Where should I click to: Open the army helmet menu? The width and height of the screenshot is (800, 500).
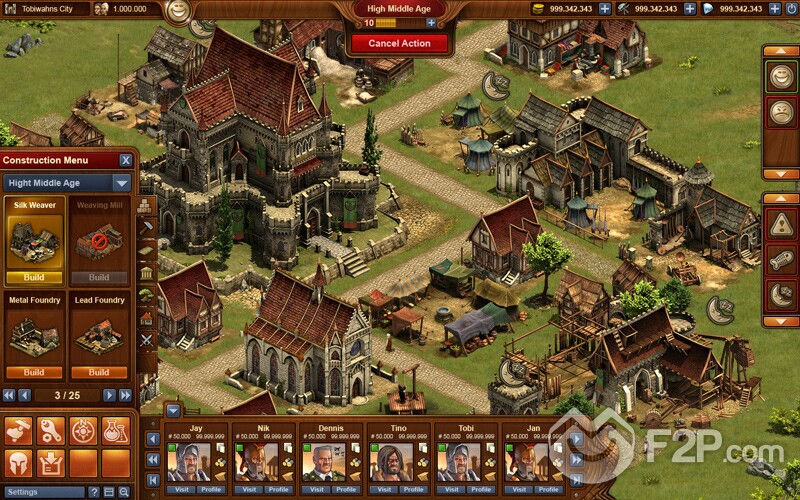coord(19,463)
